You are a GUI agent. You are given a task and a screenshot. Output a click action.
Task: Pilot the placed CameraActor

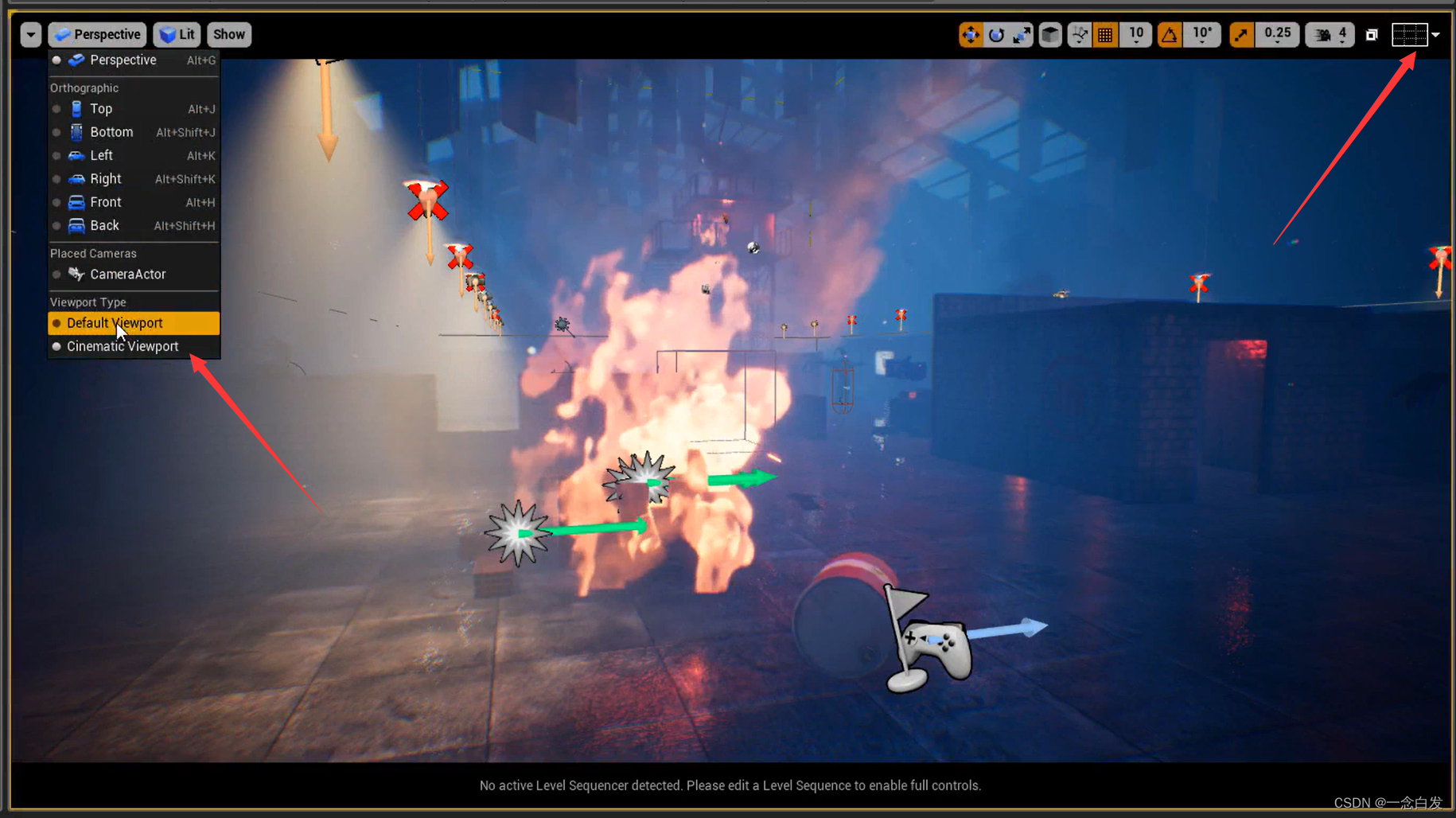pyautogui.click(x=127, y=274)
